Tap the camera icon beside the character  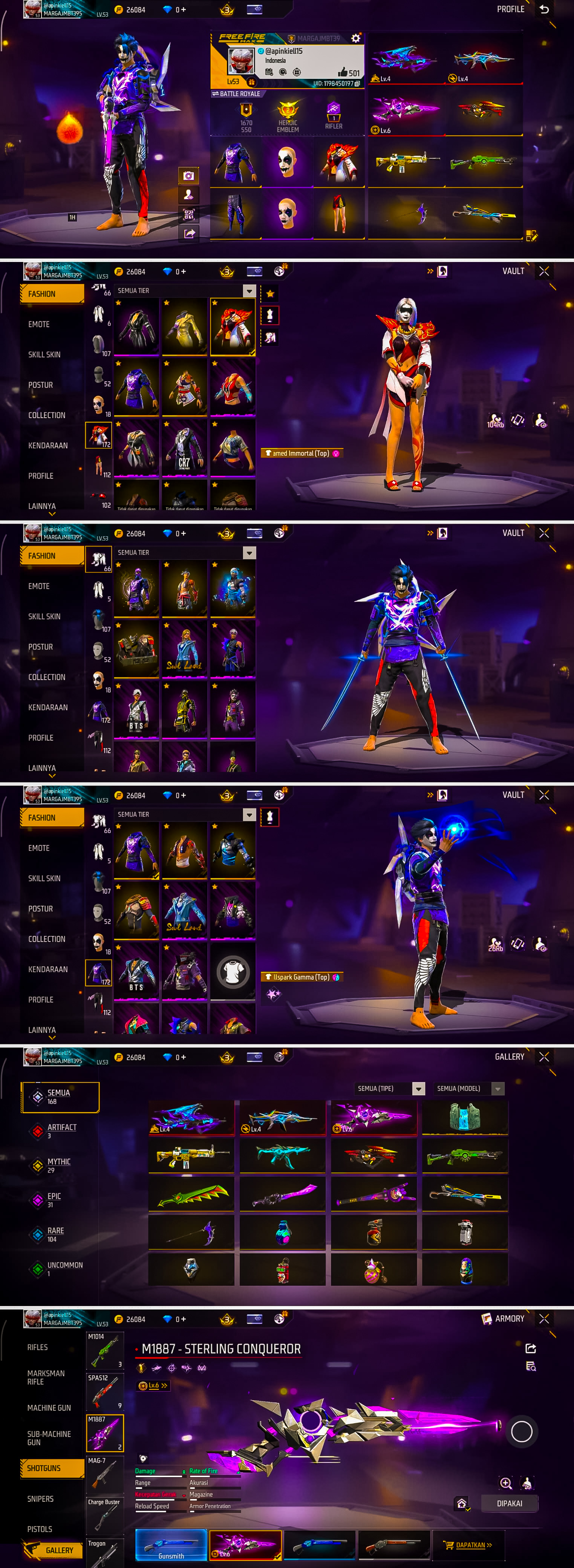(x=189, y=176)
